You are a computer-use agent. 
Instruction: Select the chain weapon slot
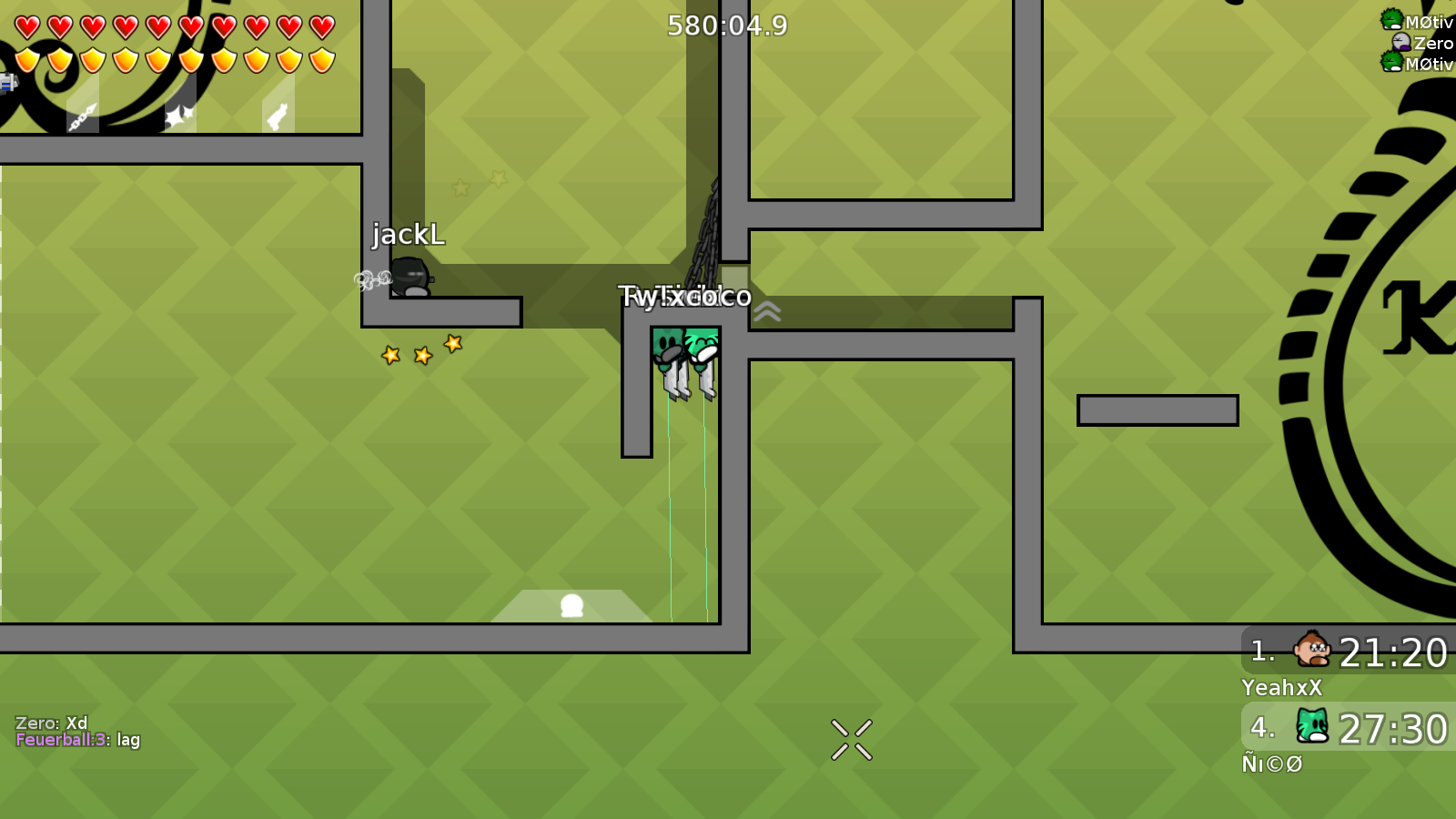point(82,116)
